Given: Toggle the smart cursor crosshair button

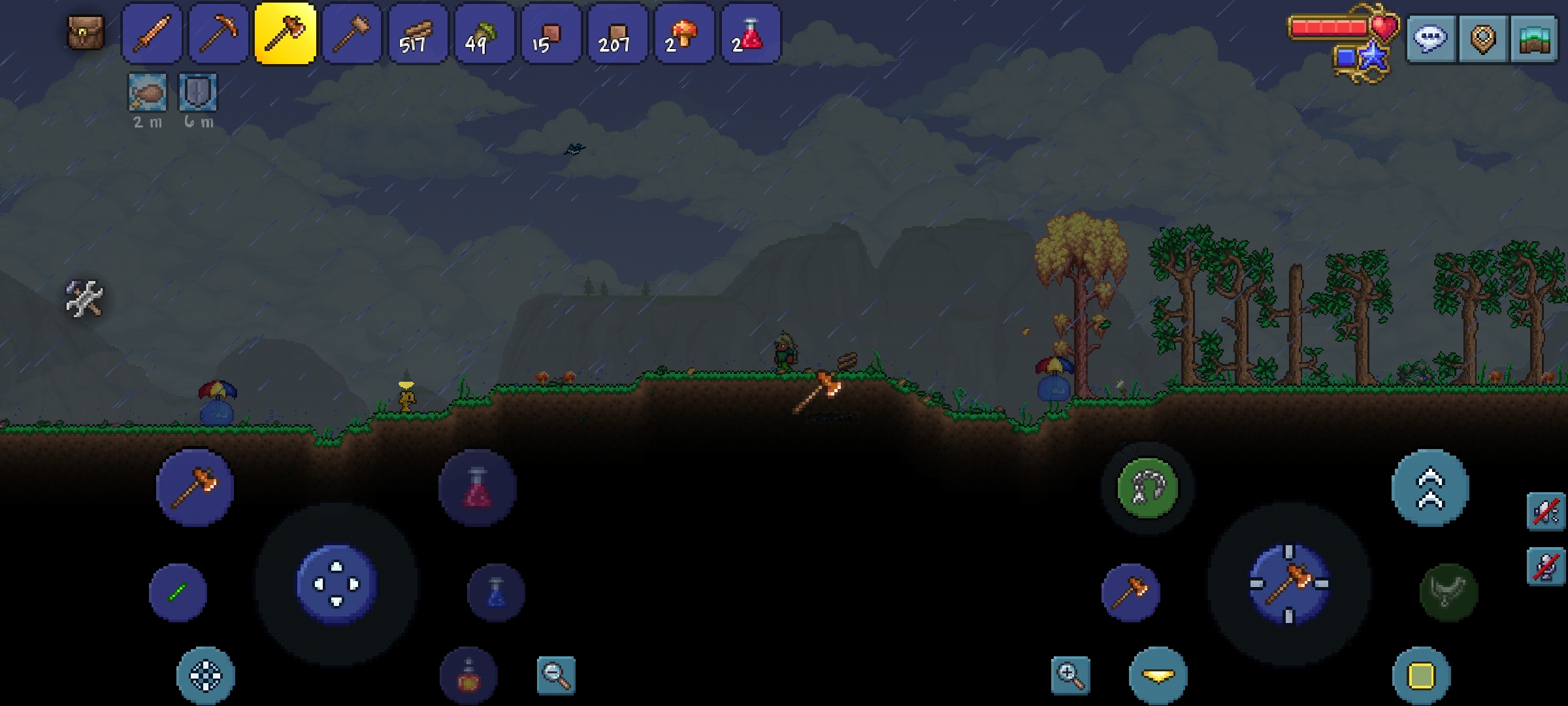Looking at the screenshot, I should 206,676.
